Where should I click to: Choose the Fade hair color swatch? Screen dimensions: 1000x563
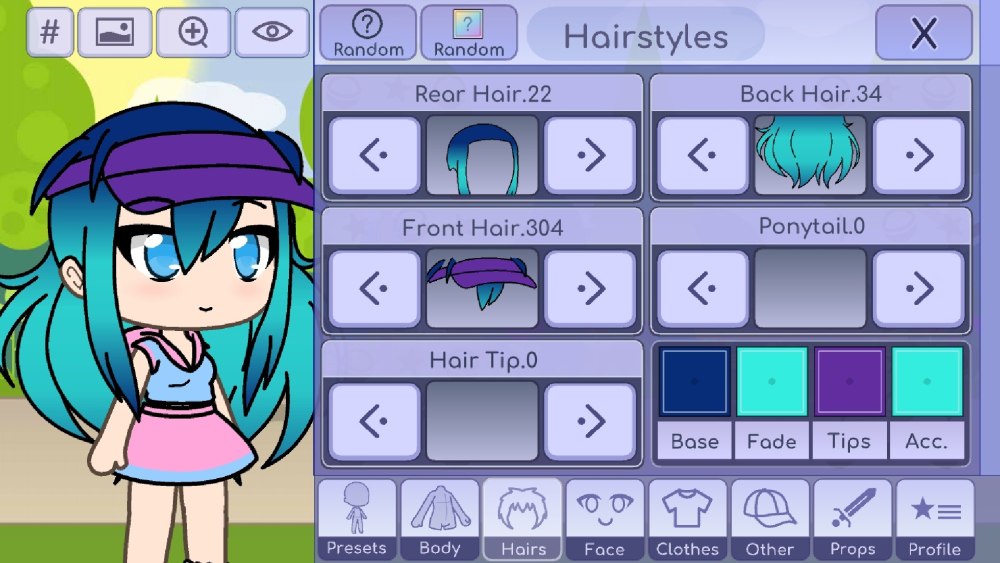(771, 381)
